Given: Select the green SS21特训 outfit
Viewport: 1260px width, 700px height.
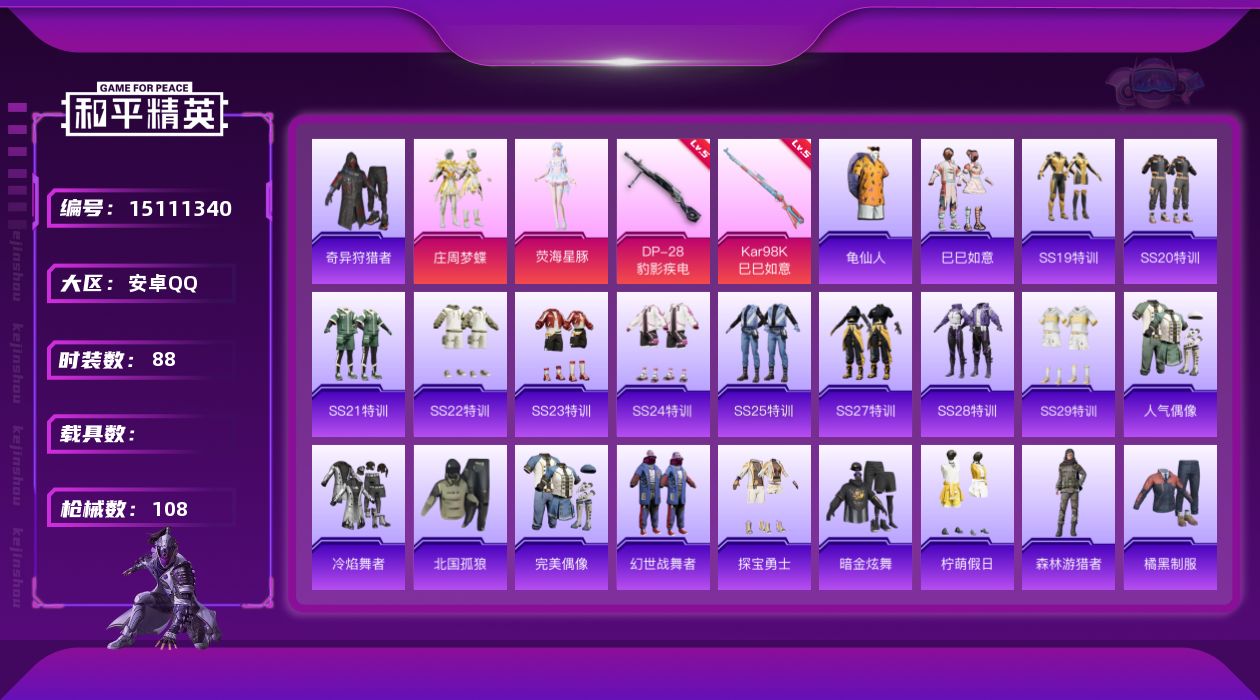Looking at the screenshot, I should (358, 364).
